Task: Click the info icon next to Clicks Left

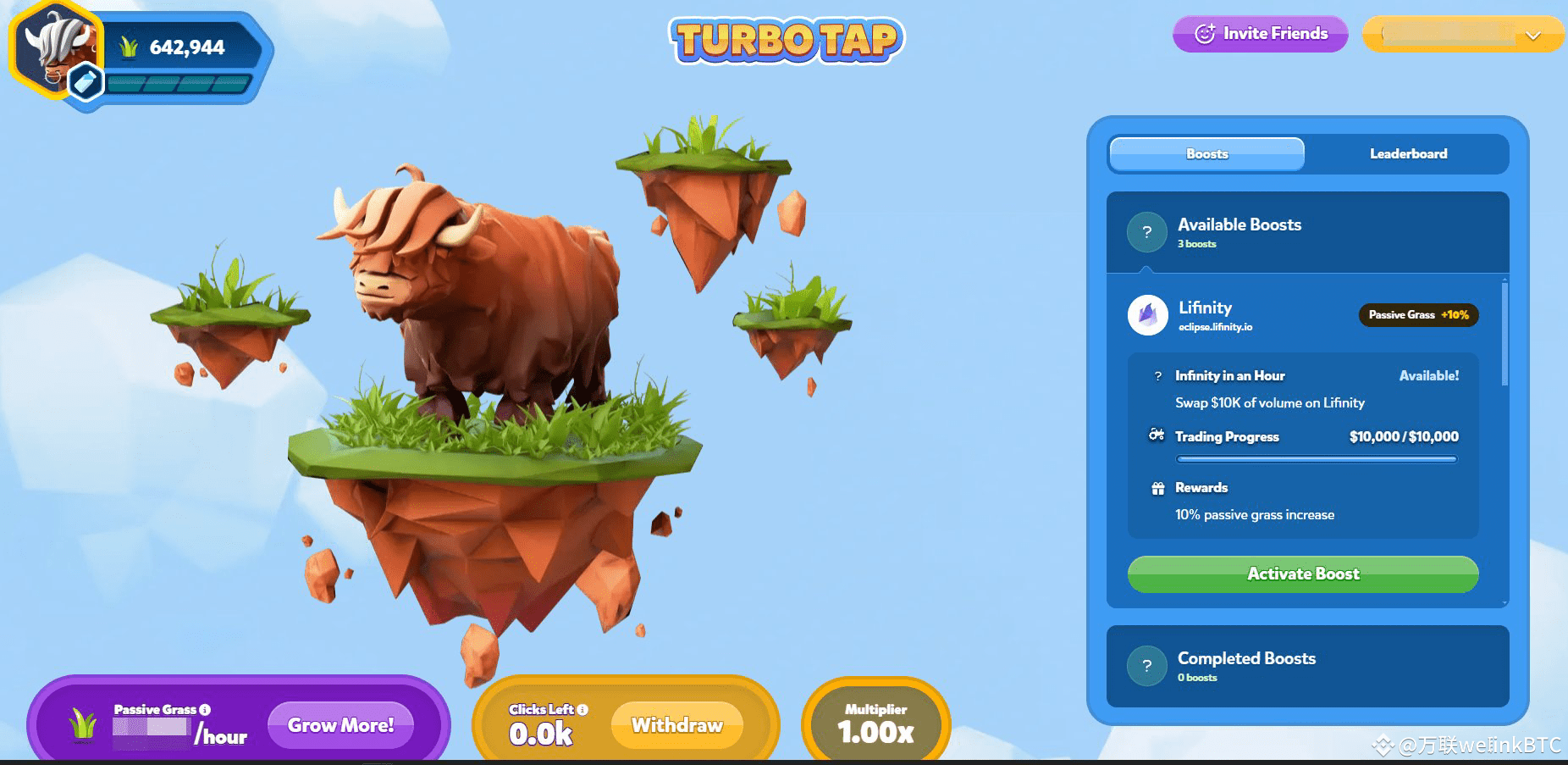Action: pyautogui.click(x=582, y=710)
